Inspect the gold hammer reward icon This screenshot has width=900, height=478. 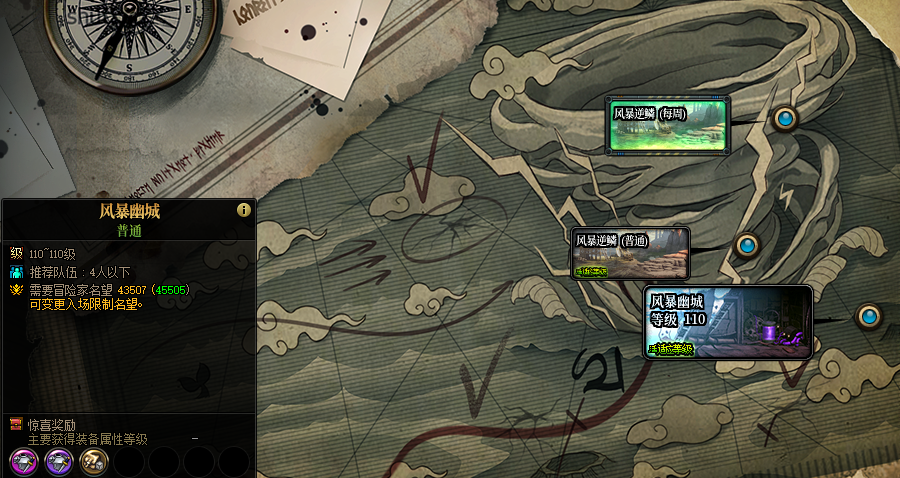(94, 461)
